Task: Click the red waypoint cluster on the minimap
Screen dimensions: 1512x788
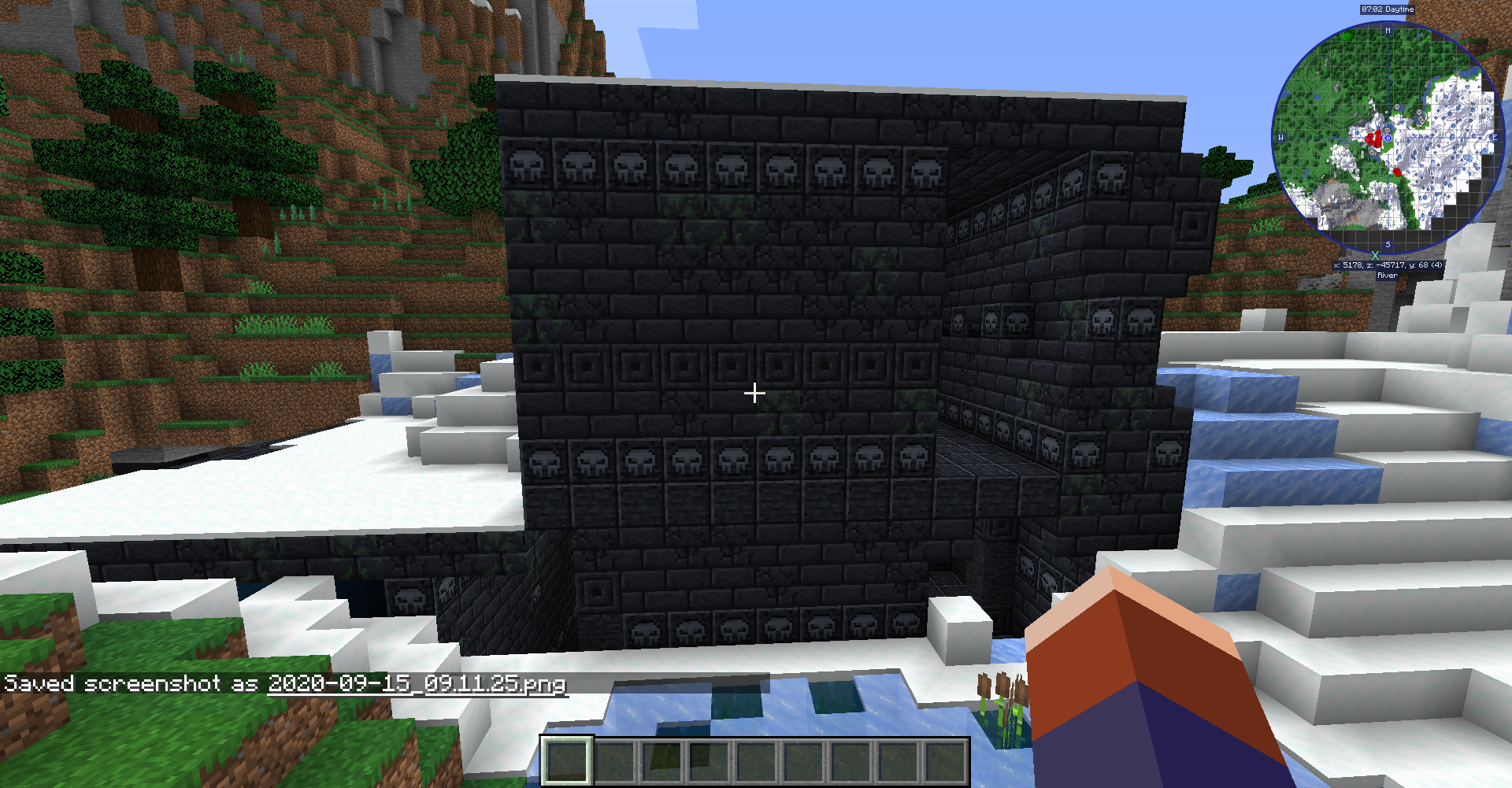Action: coord(1375,139)
